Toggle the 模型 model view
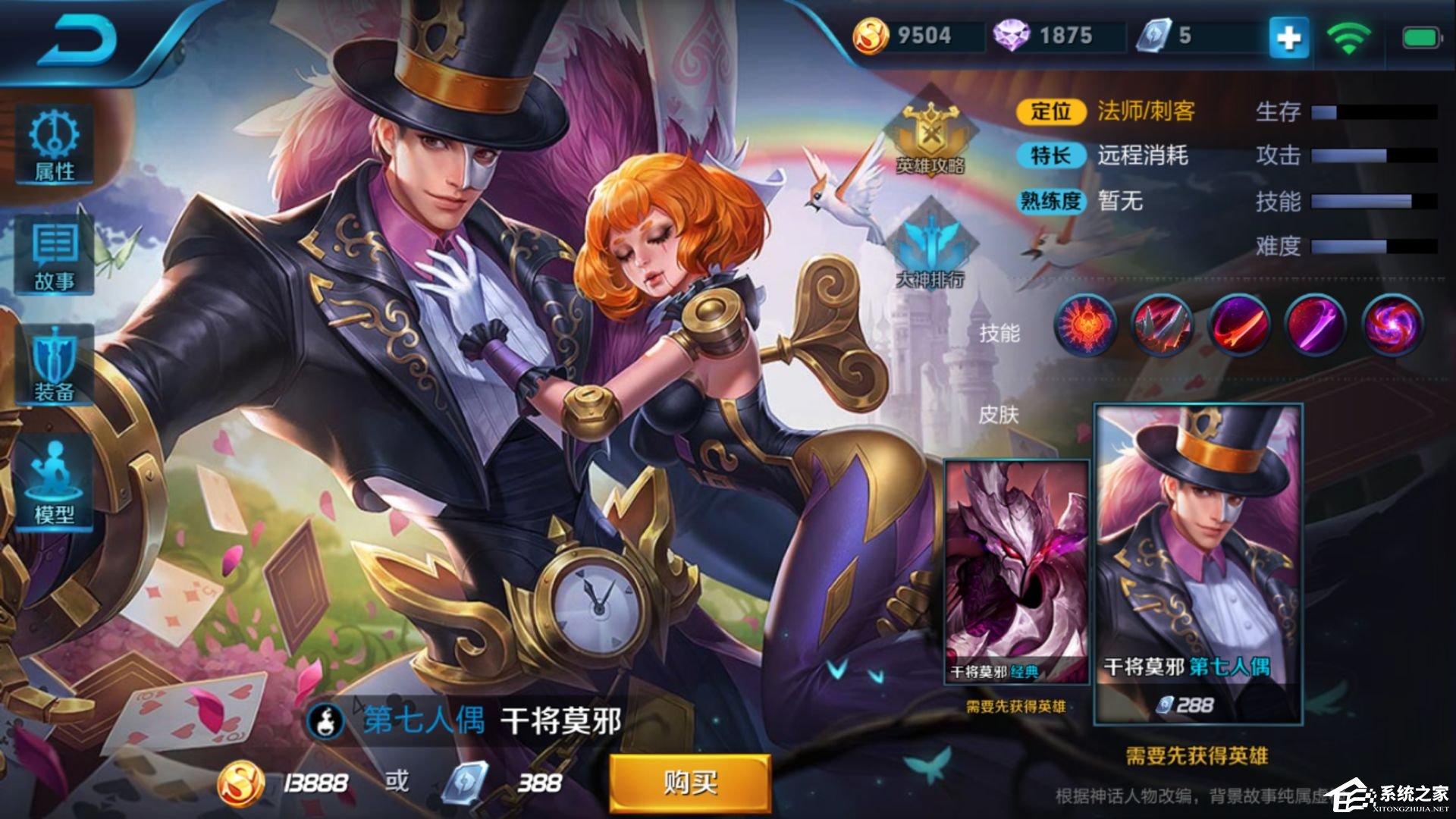The height and width of the screenshot is (819, 1456). (x=53, y=480)
